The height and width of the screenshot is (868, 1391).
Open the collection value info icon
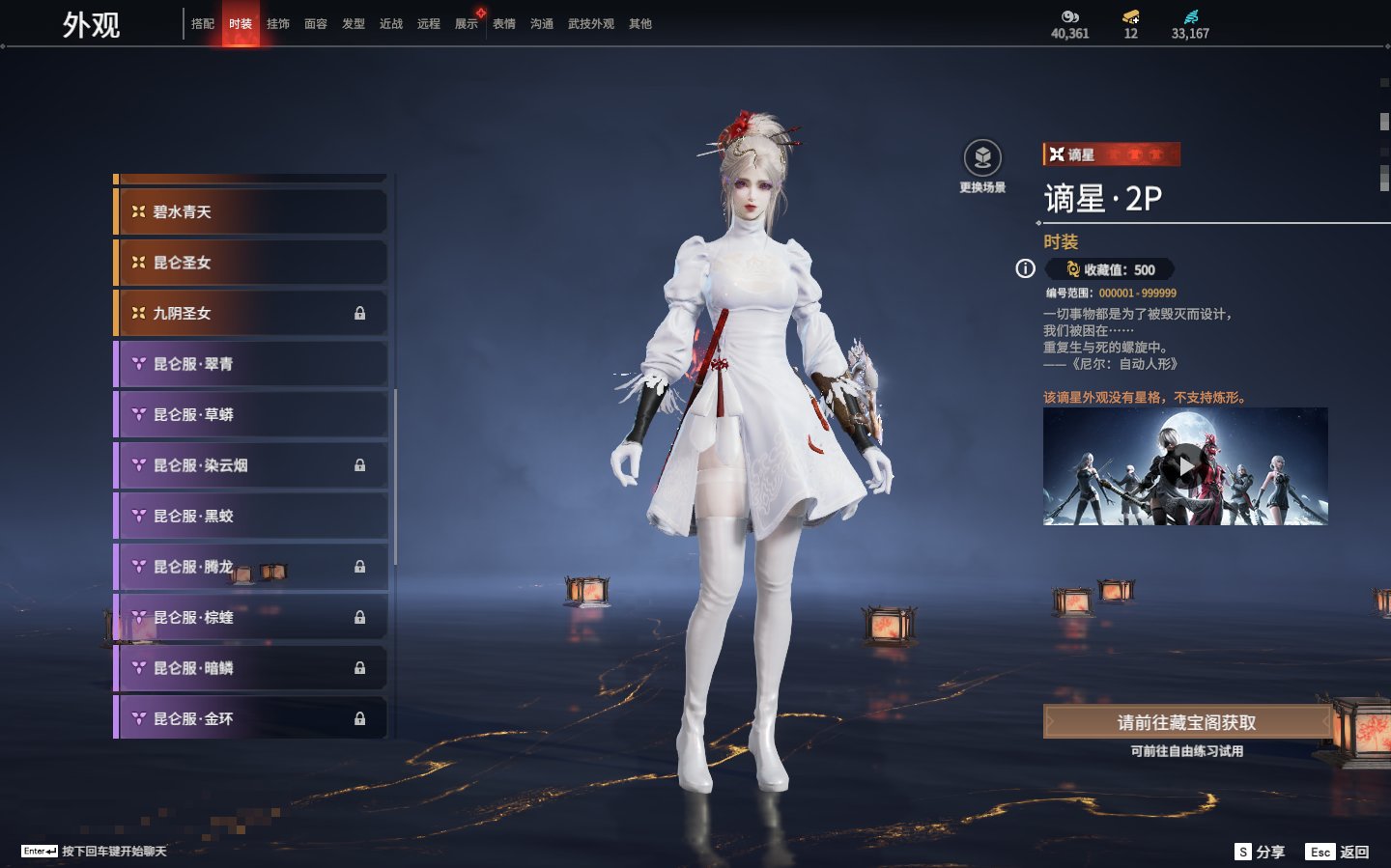click(x=1025, y=269)
